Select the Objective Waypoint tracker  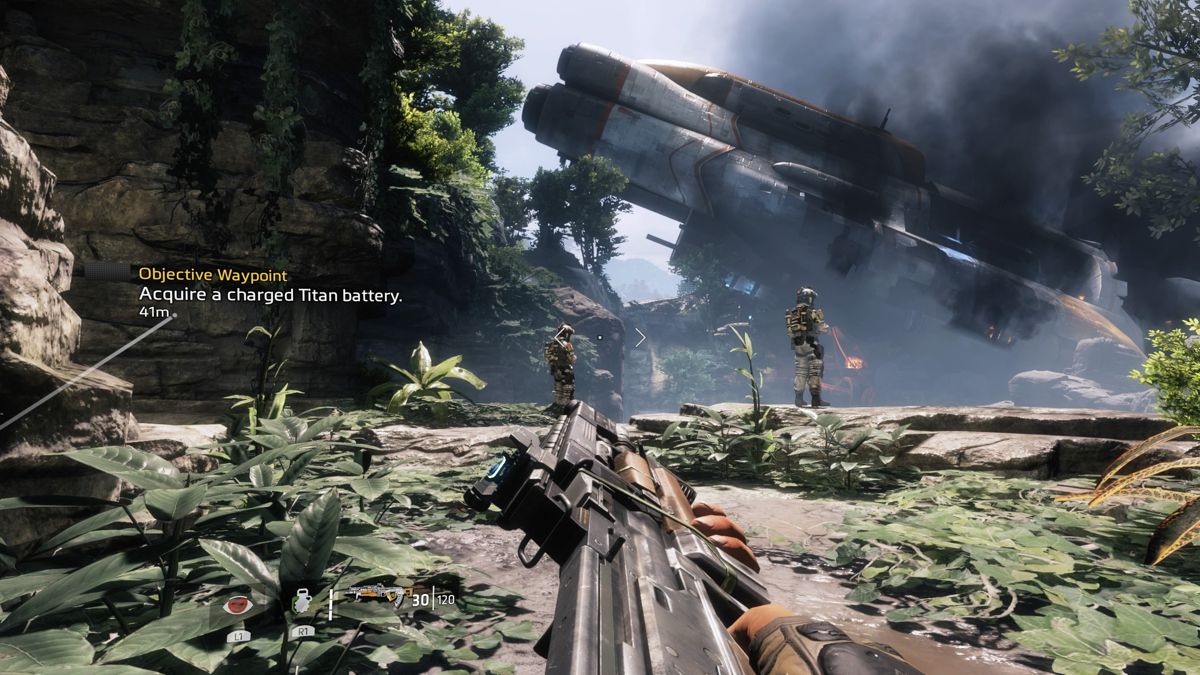coord(212,273)
